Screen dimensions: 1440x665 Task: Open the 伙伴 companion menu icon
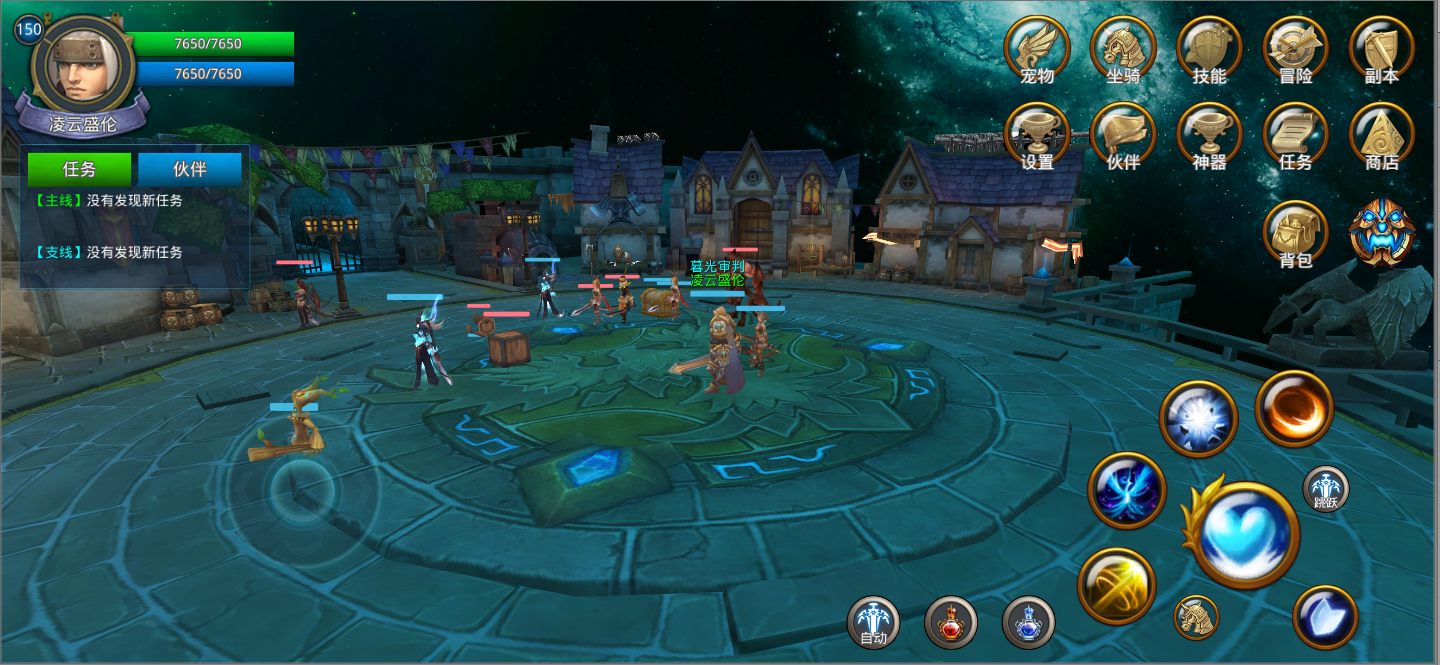pos(1123,135)
